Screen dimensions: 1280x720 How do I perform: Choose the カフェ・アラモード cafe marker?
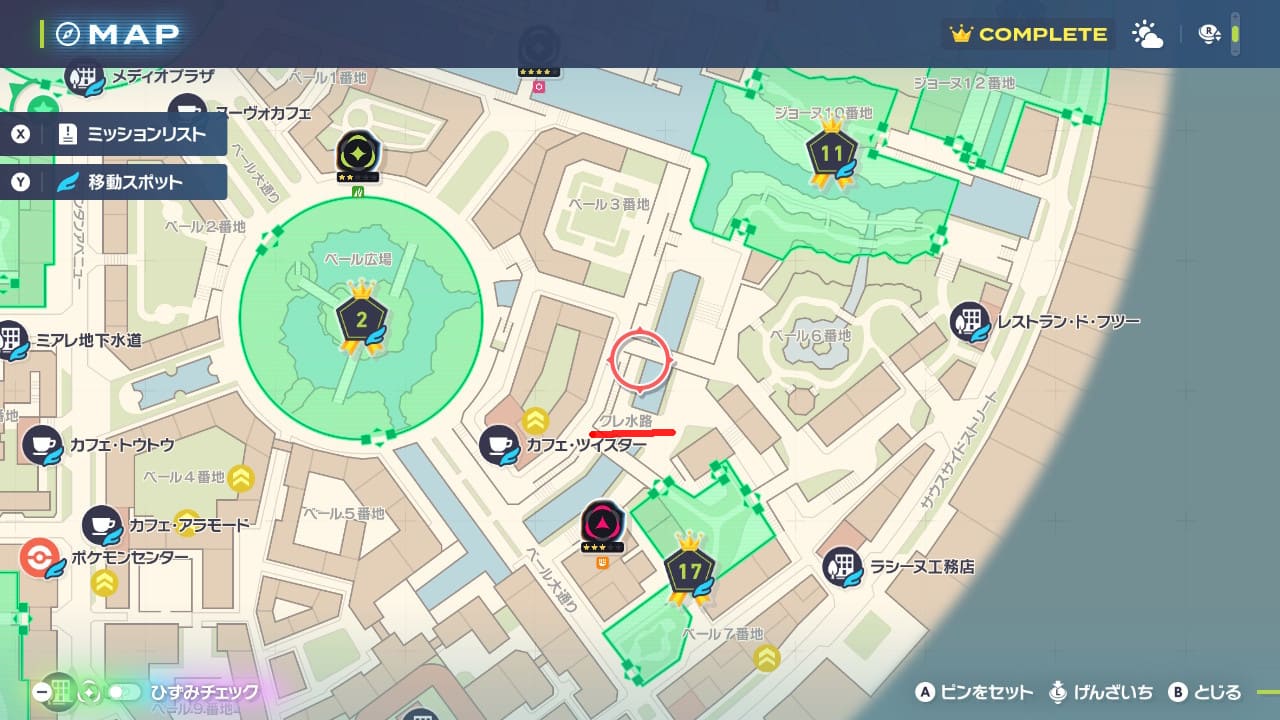tap(102, 525)
